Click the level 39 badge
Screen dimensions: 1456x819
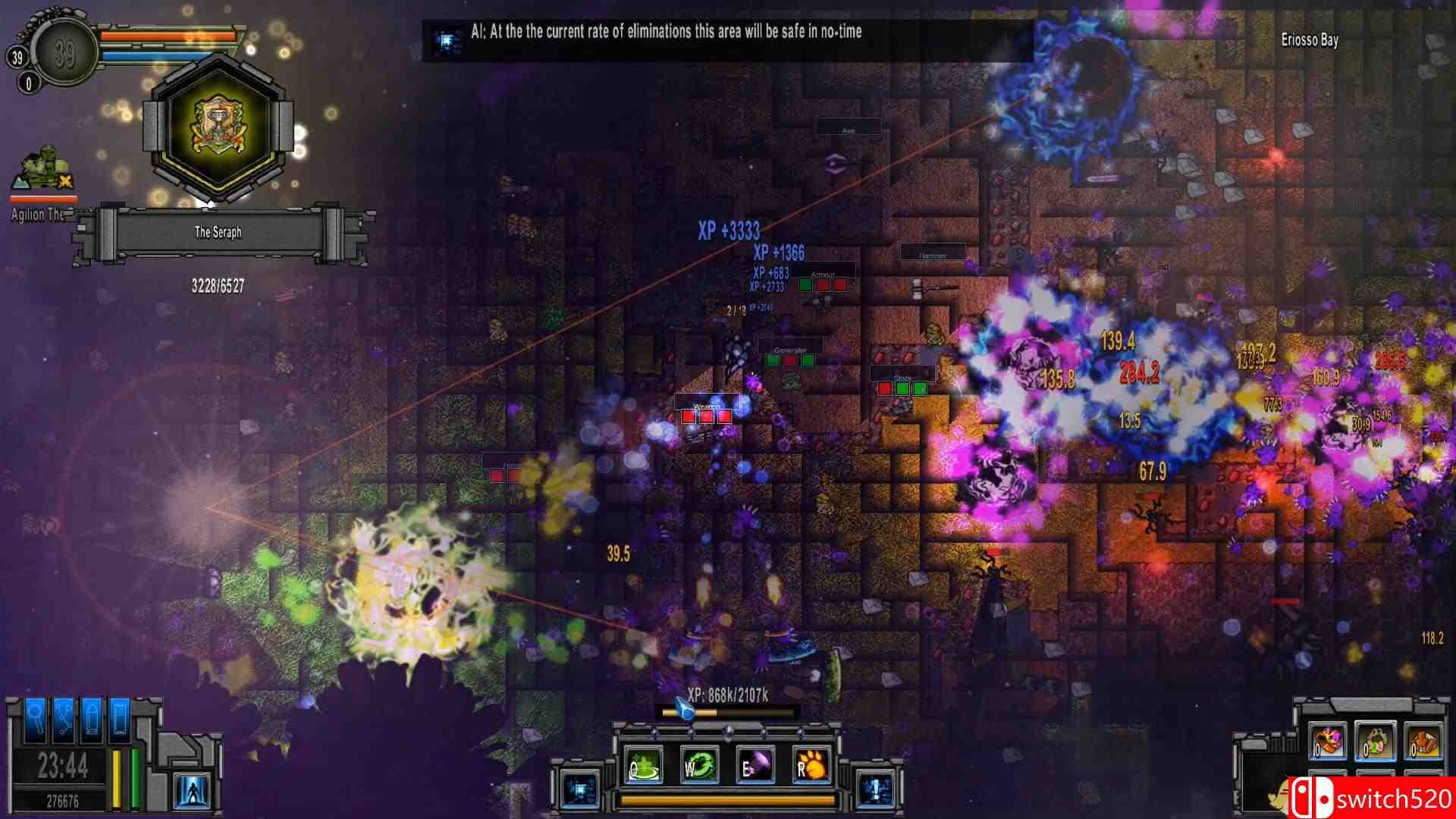[x=64, y=53]
